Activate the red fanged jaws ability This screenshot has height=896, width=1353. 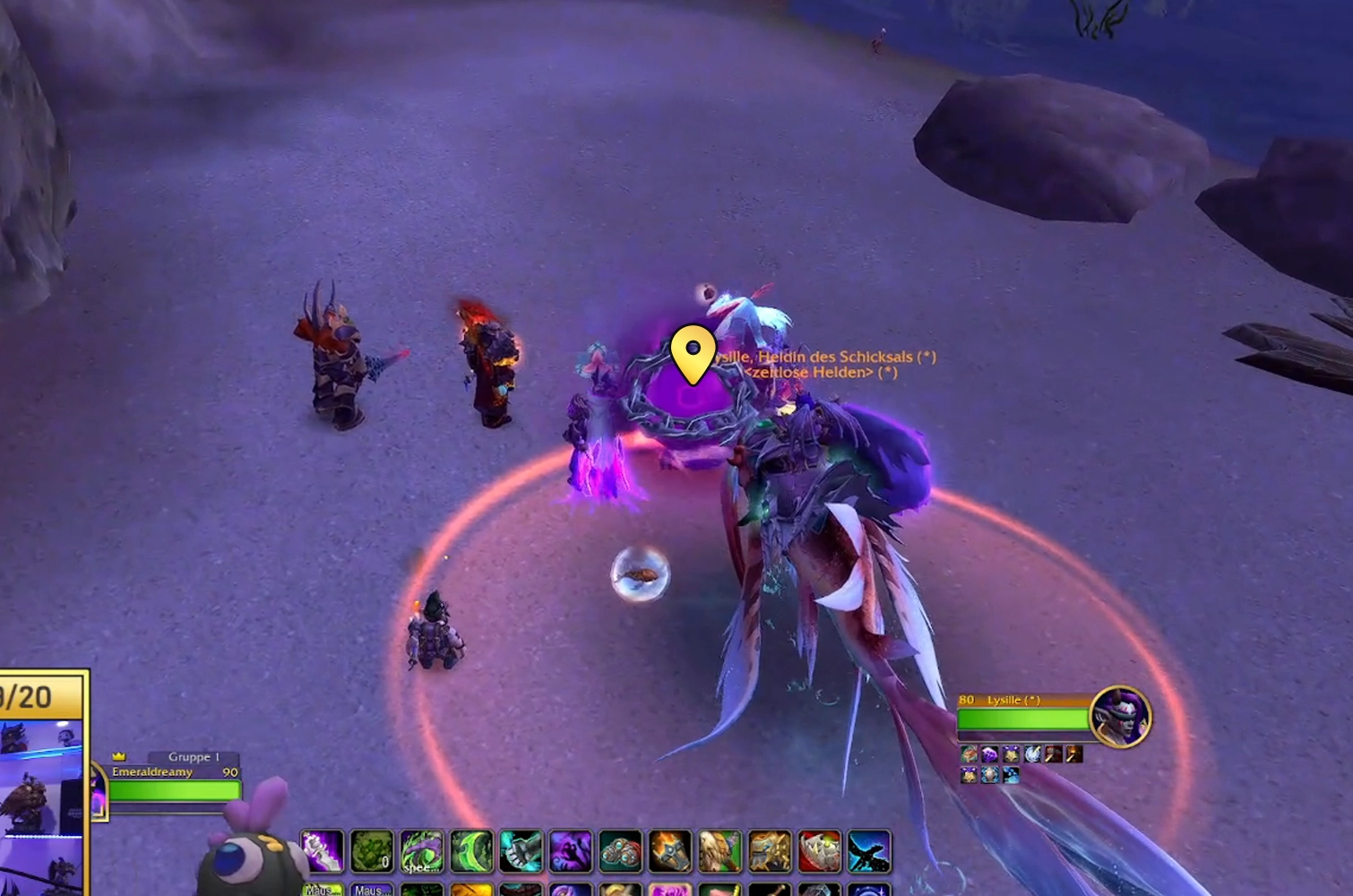(819, 851)
